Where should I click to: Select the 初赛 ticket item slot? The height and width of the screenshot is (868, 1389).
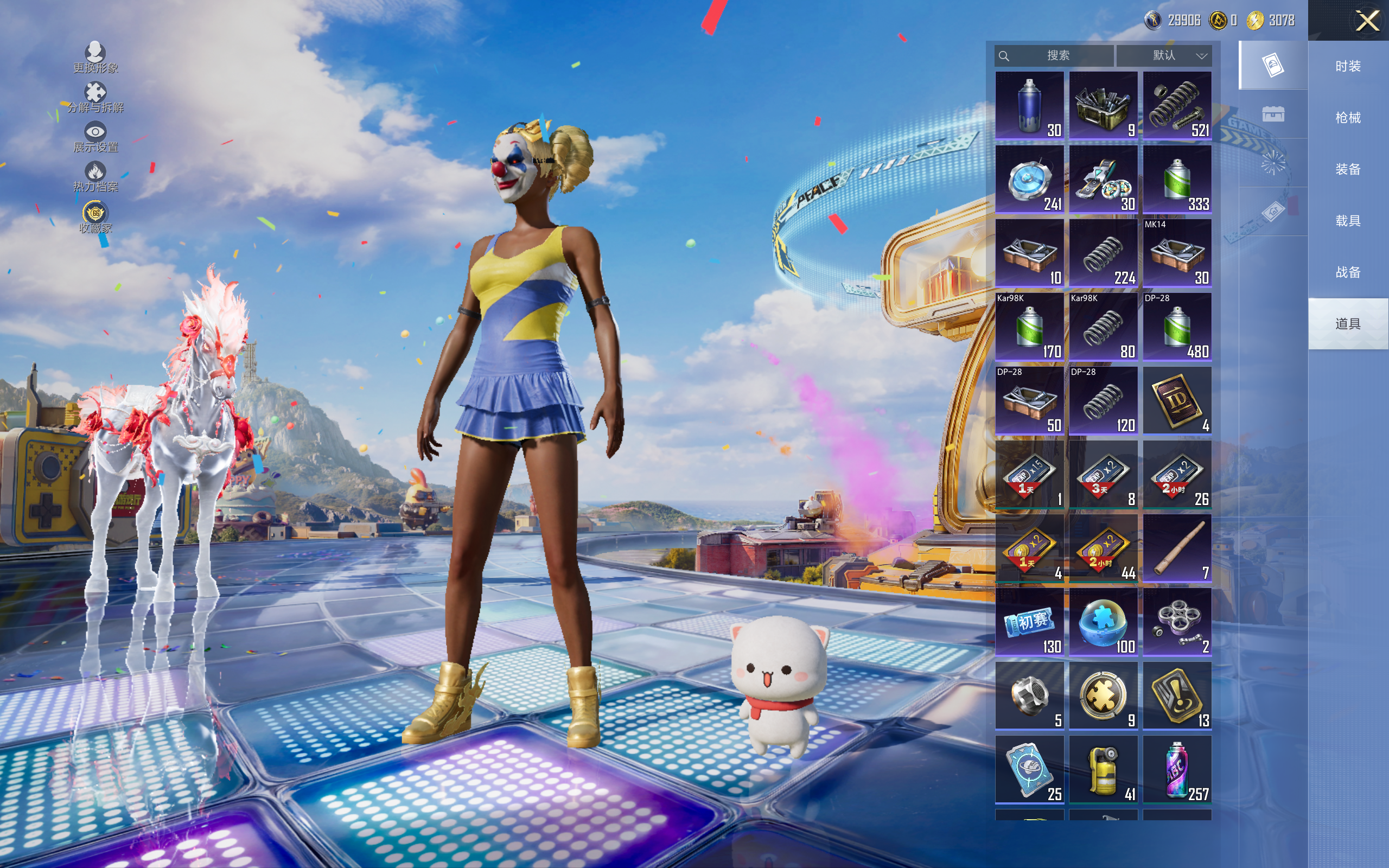pos(1029,622)
